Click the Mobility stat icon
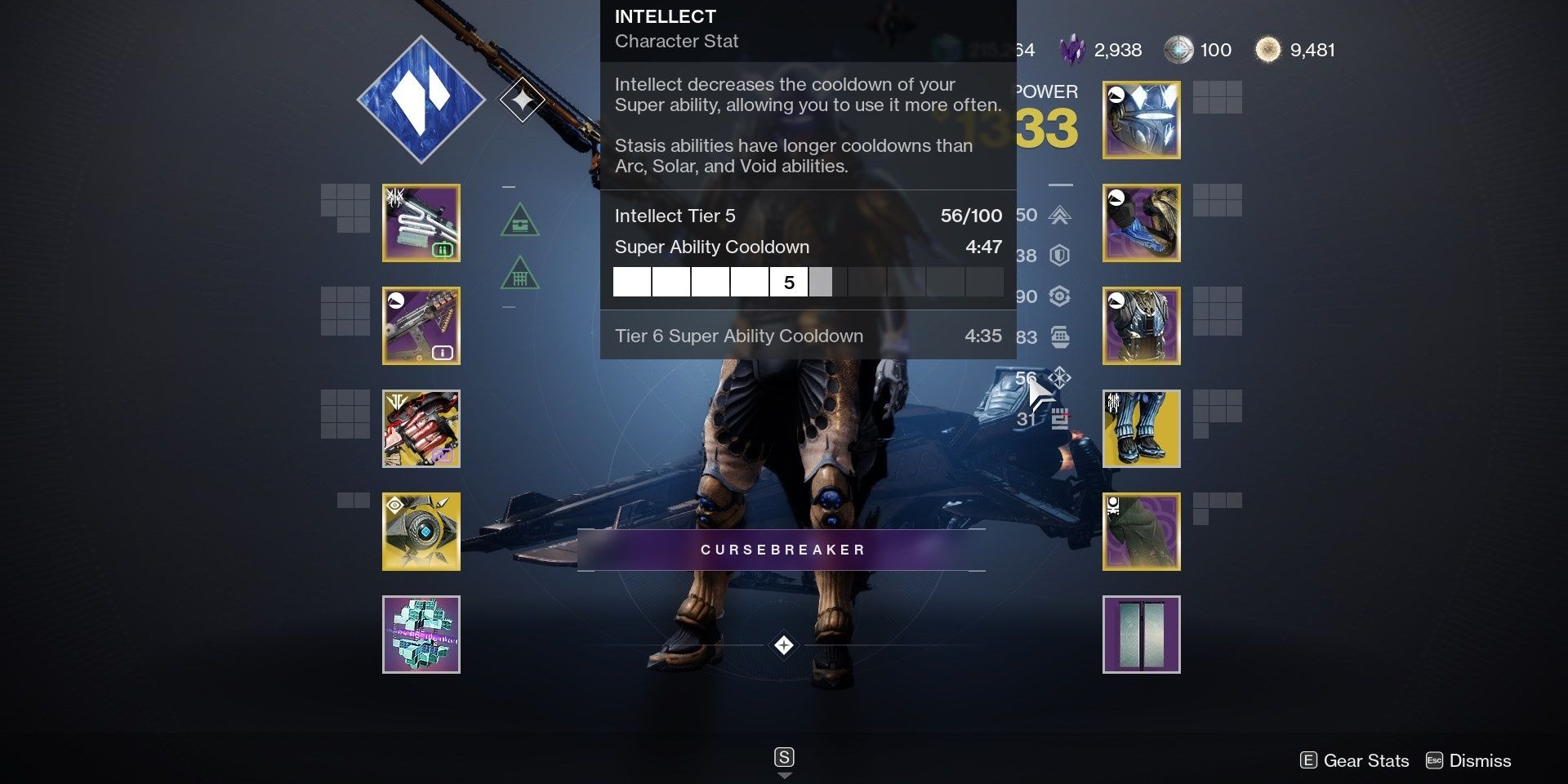Screen dimensions: 1568x784 click(1059, 215)
